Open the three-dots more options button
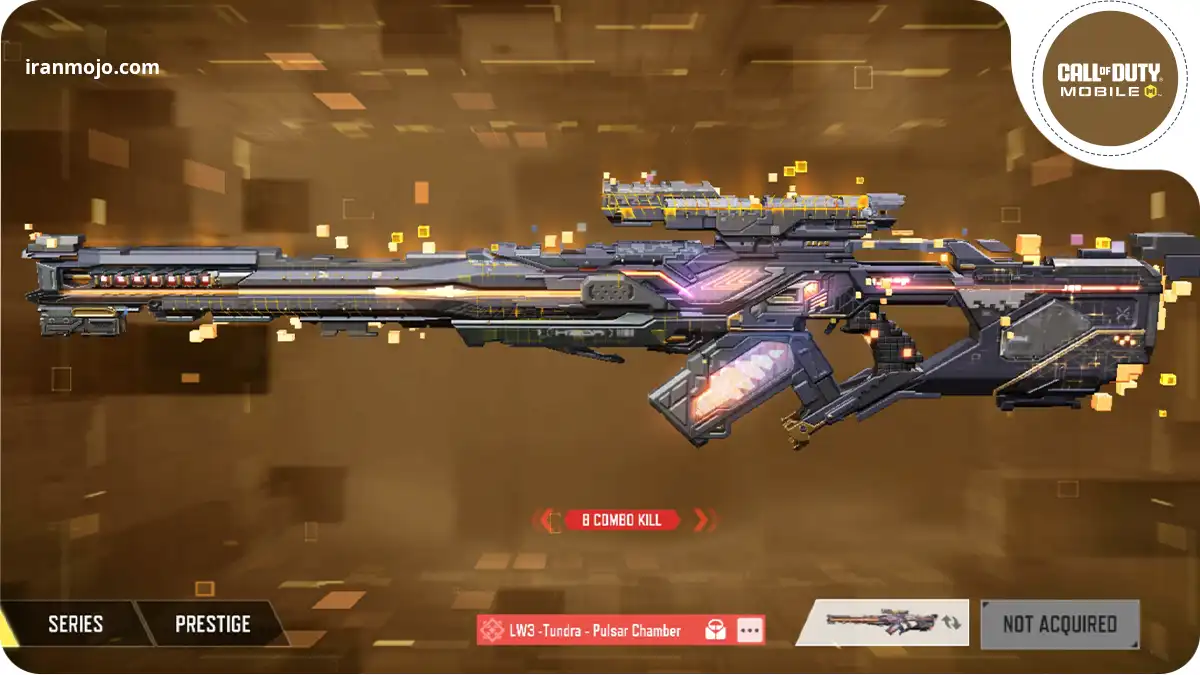Screen dimensions: 1200x675 [750, 630]
